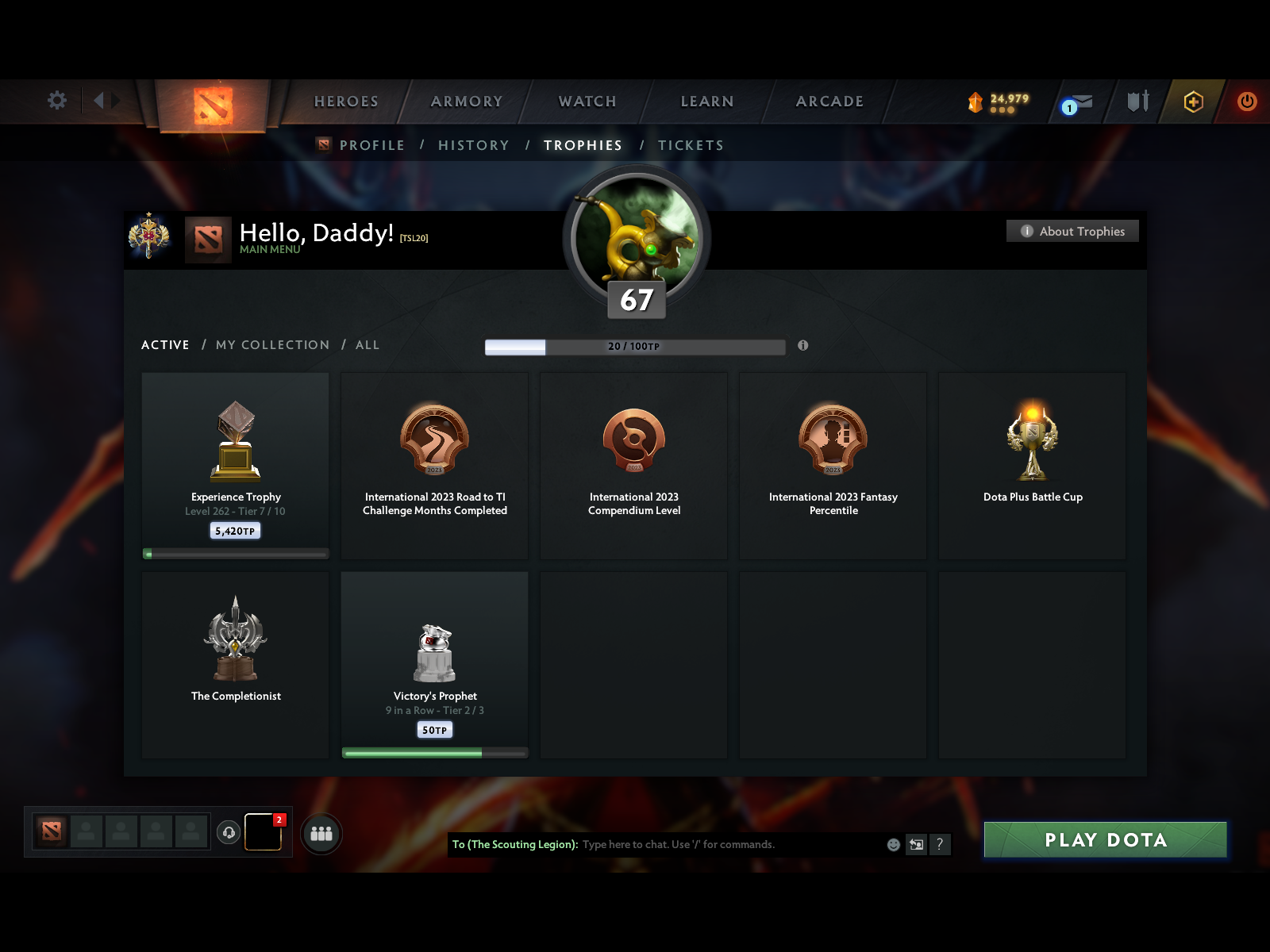
Task: Click the About Trophies button
Action: pos(1072,231)
